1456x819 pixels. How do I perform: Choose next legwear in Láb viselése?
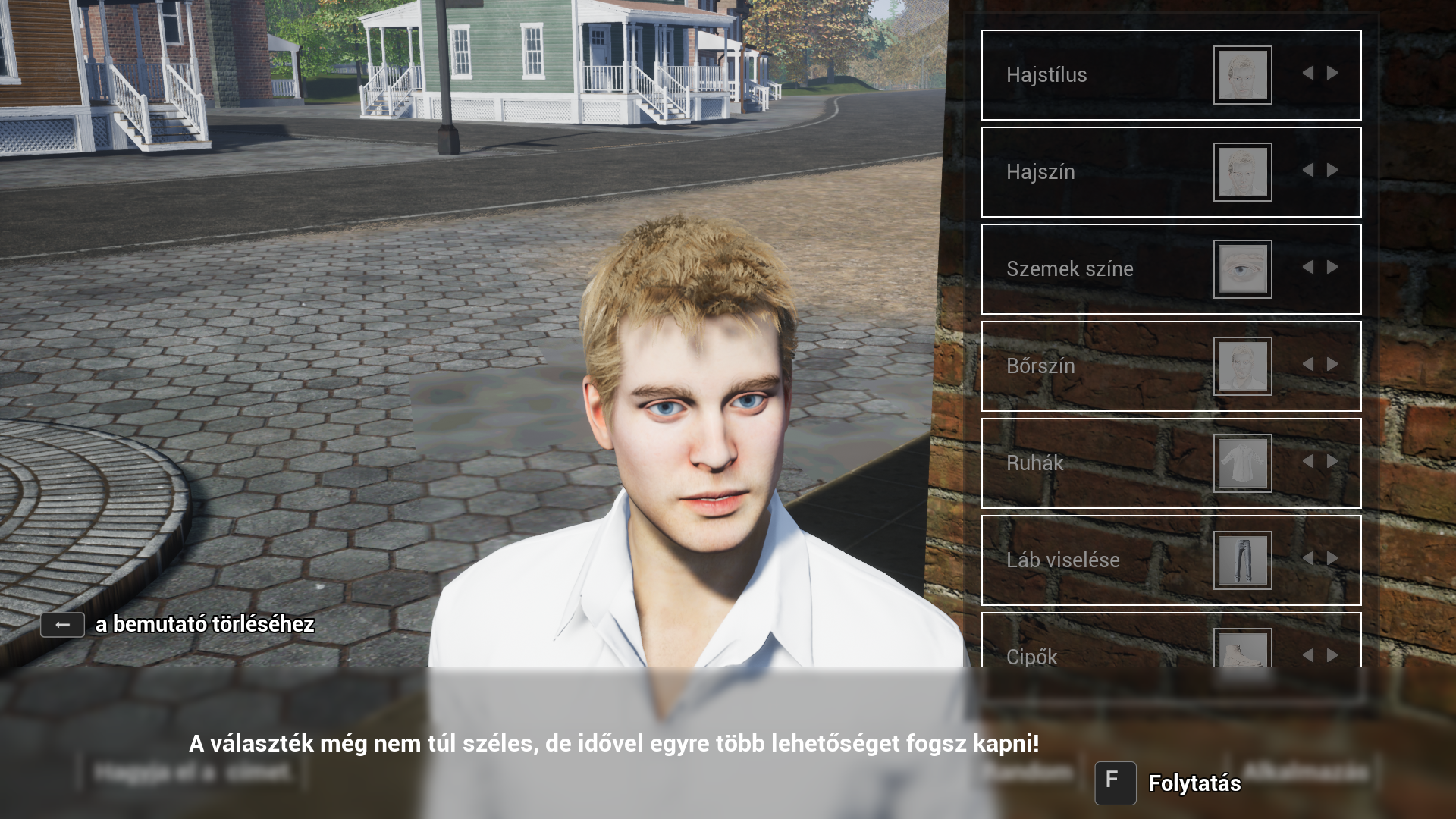point(1332,559)
